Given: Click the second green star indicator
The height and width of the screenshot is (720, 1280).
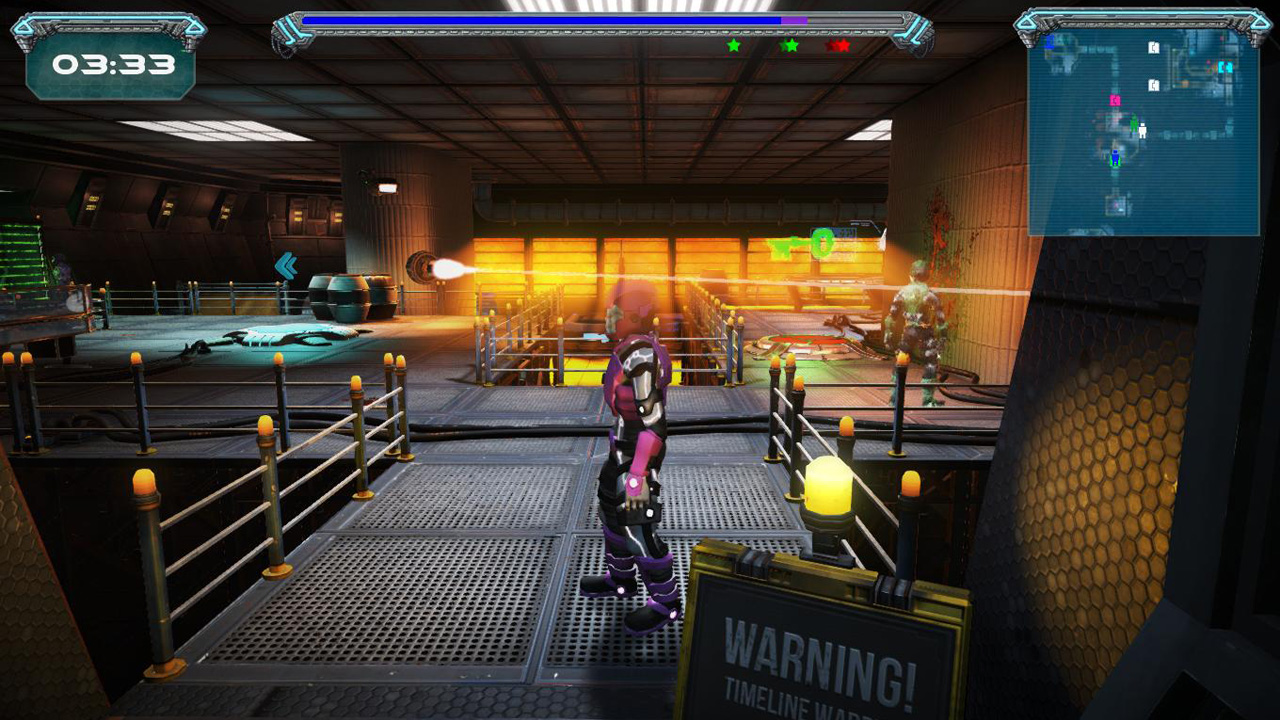Looking at the screenshot, I should point(791,45).
